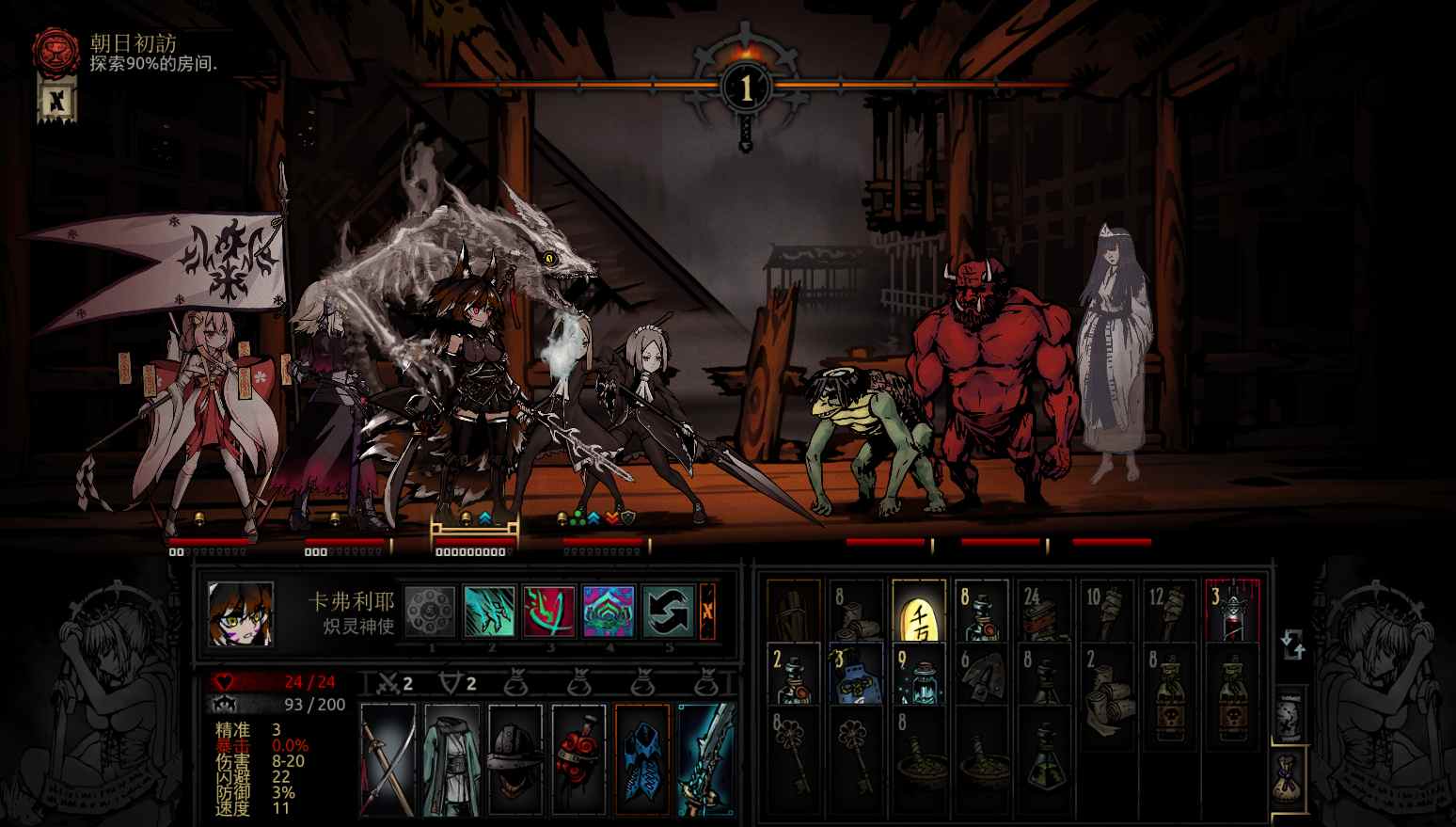This screenshot has height=827, width=1456.
Task: Open the hero portrait of 卡弗利耶
Action: coord(241,613)
